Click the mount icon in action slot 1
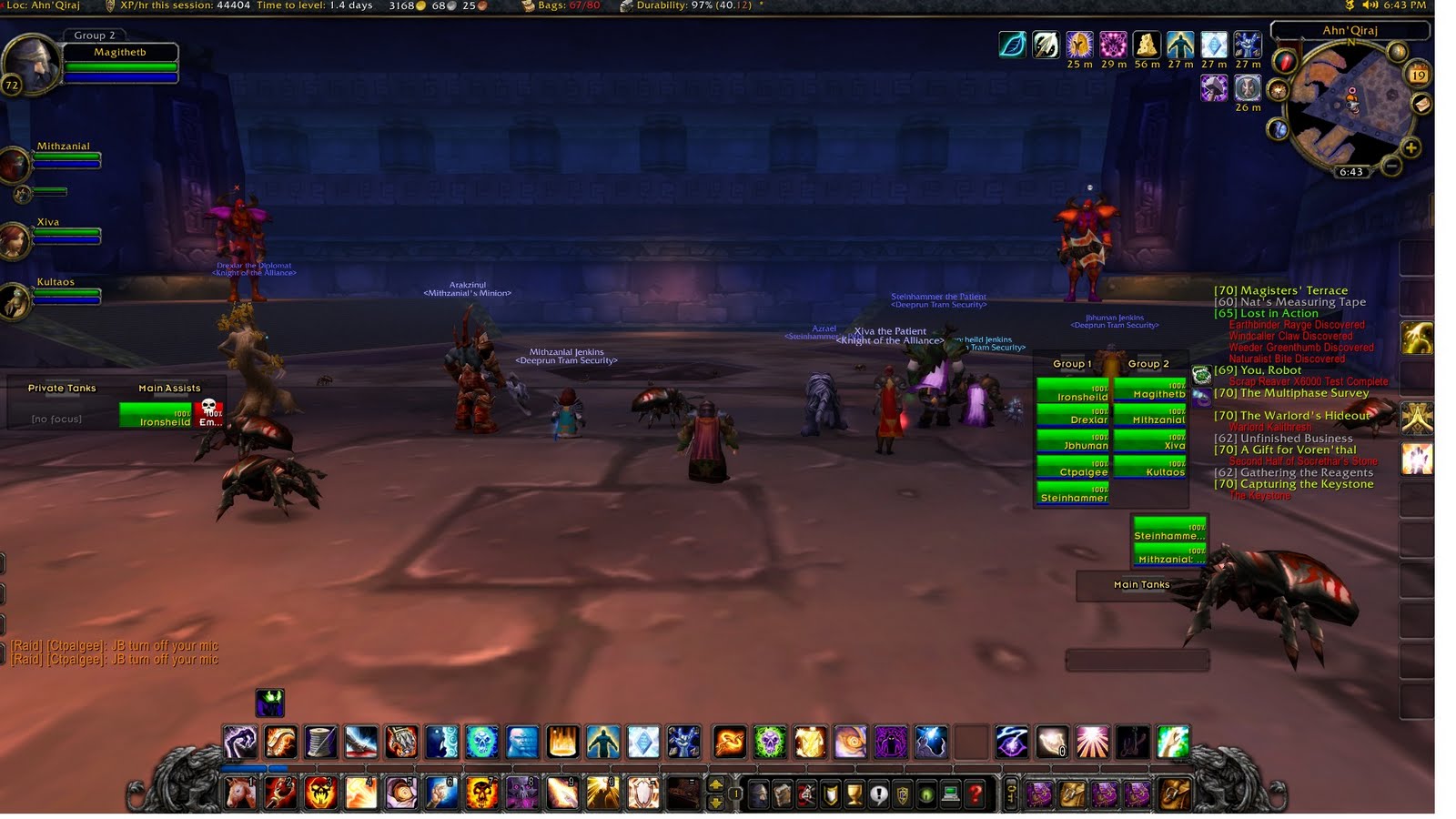The image size is (1456, 819). [x=238, y=794]
